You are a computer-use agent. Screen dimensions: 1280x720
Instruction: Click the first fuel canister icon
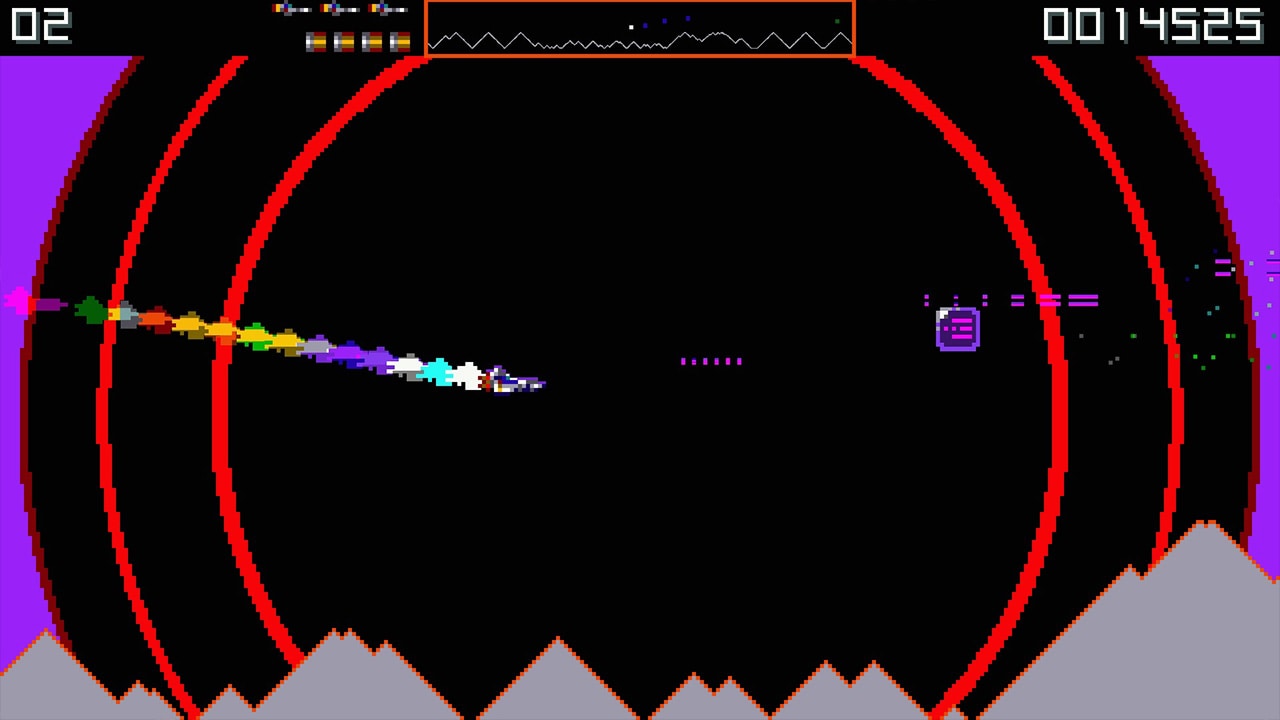click(316, 42)
